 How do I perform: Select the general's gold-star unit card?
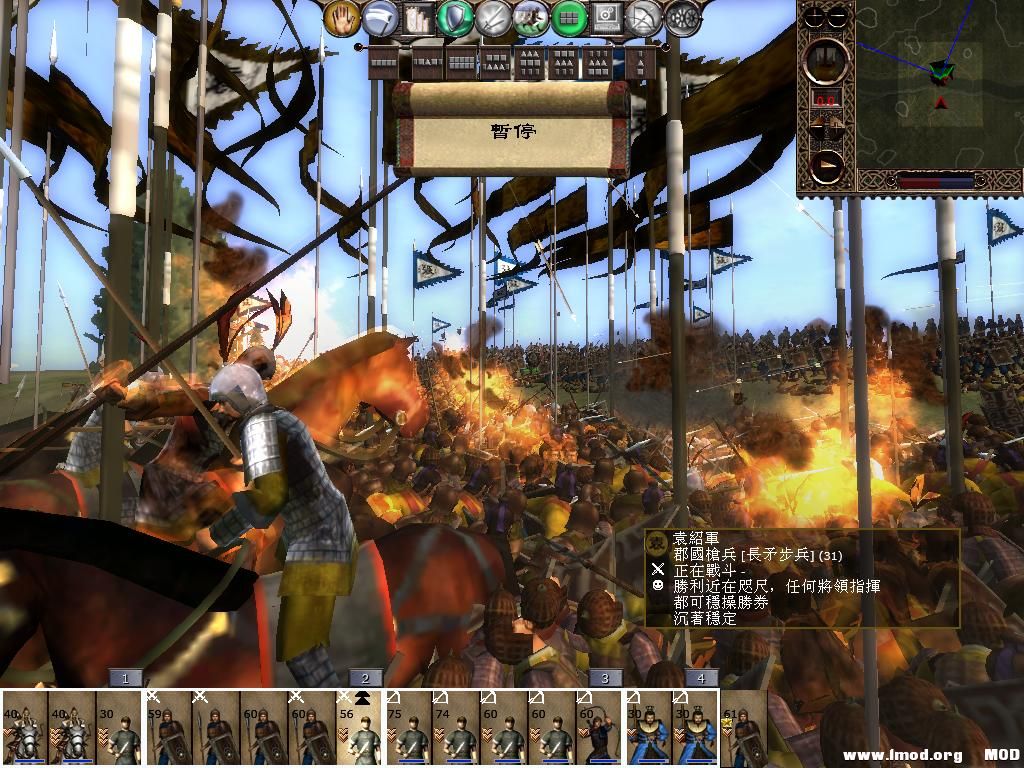pyautogui.click(x=744, y=730)
